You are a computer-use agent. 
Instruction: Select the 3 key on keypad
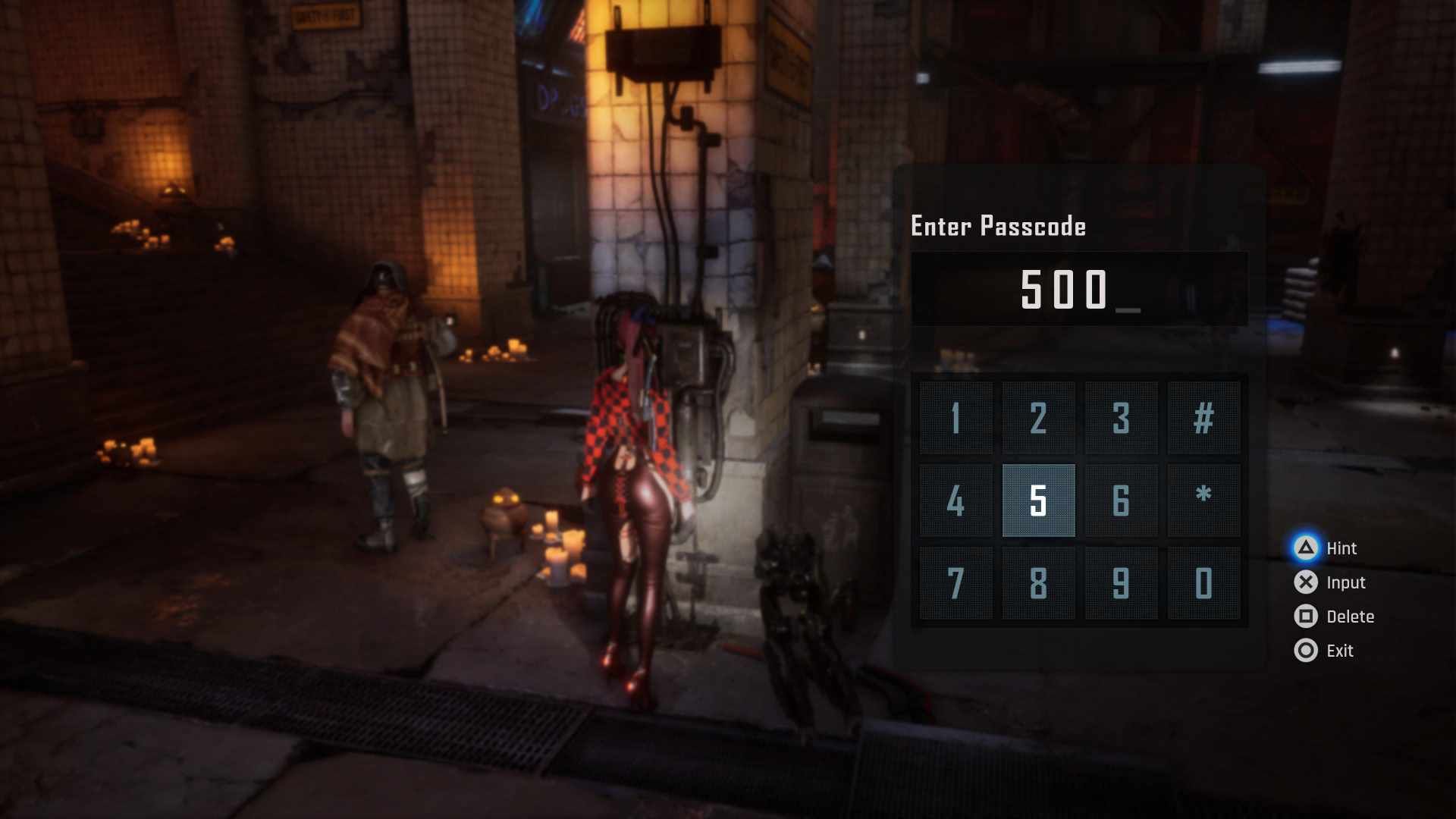(x=1121, y=418)
